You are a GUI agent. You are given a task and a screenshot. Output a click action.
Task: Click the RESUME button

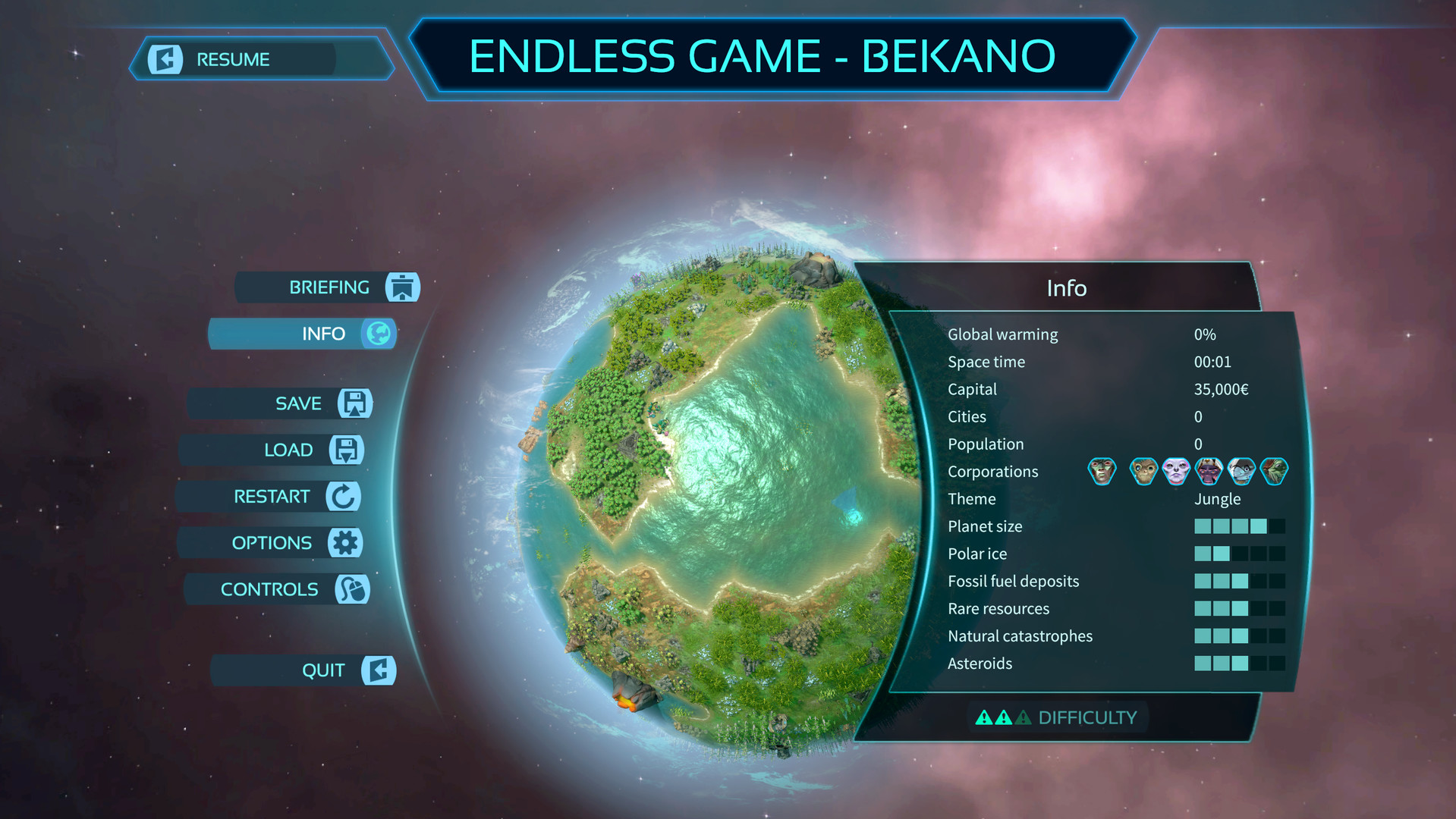233,58
